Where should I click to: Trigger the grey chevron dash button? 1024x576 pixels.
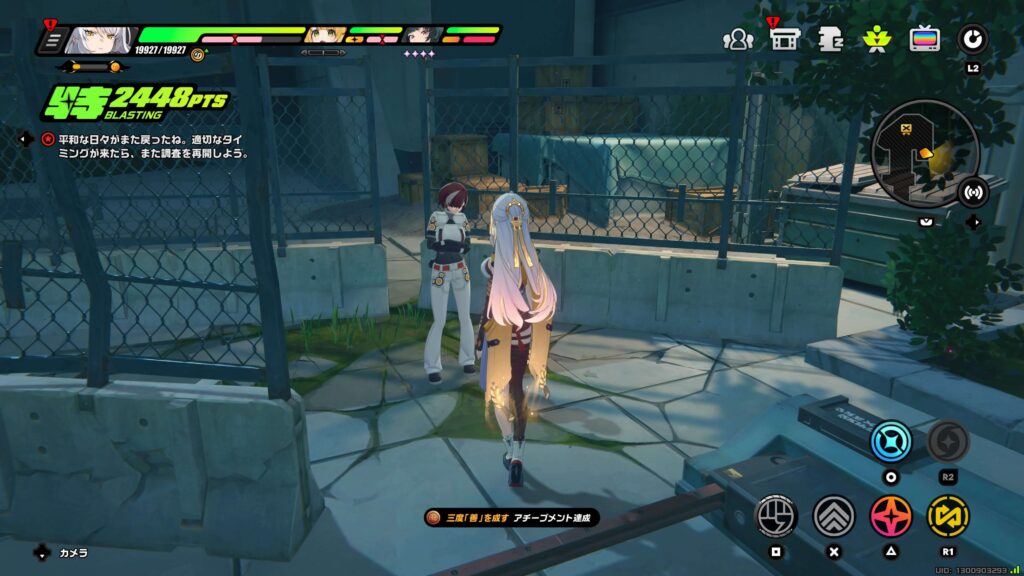click(834, 516)
